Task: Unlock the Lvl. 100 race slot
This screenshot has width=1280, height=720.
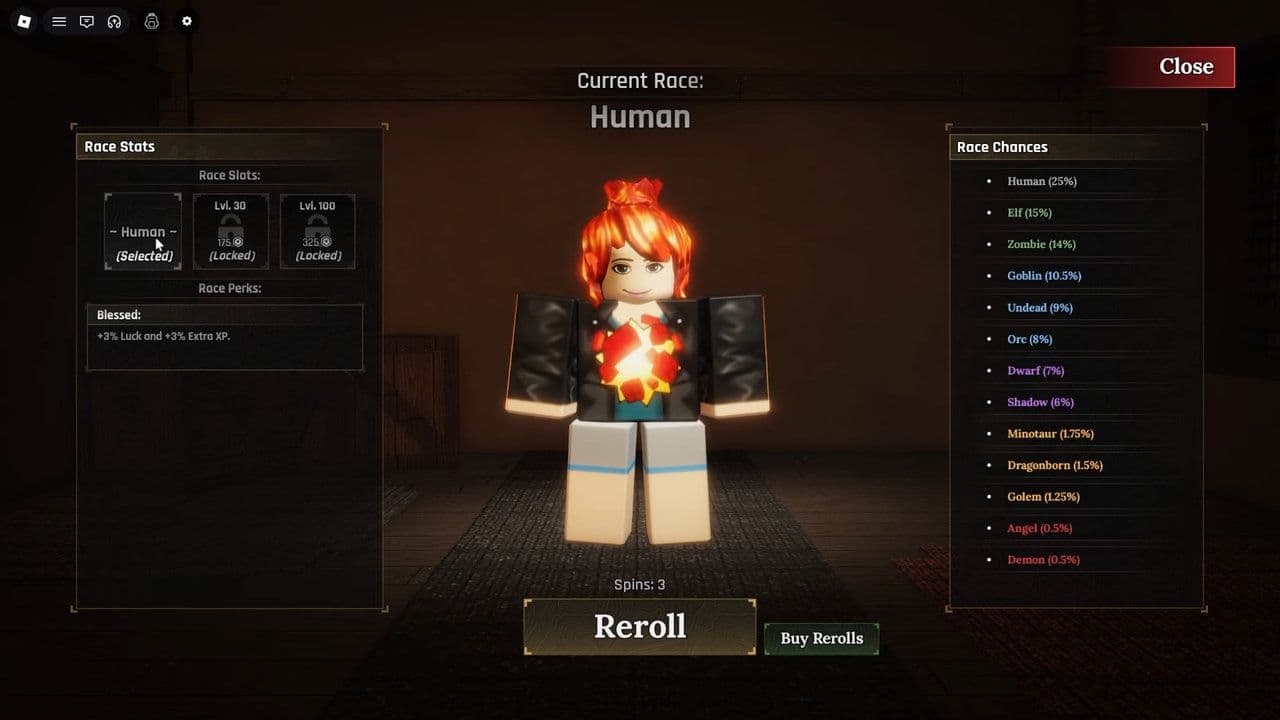Action: [318, 232]
